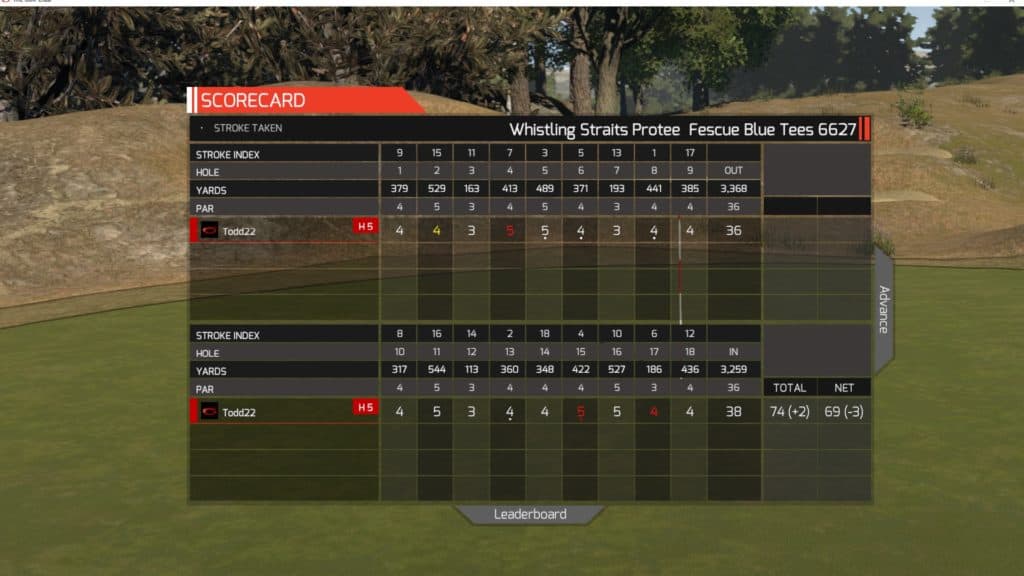Open the Leaderboard tab

click(x=530, y=514)
